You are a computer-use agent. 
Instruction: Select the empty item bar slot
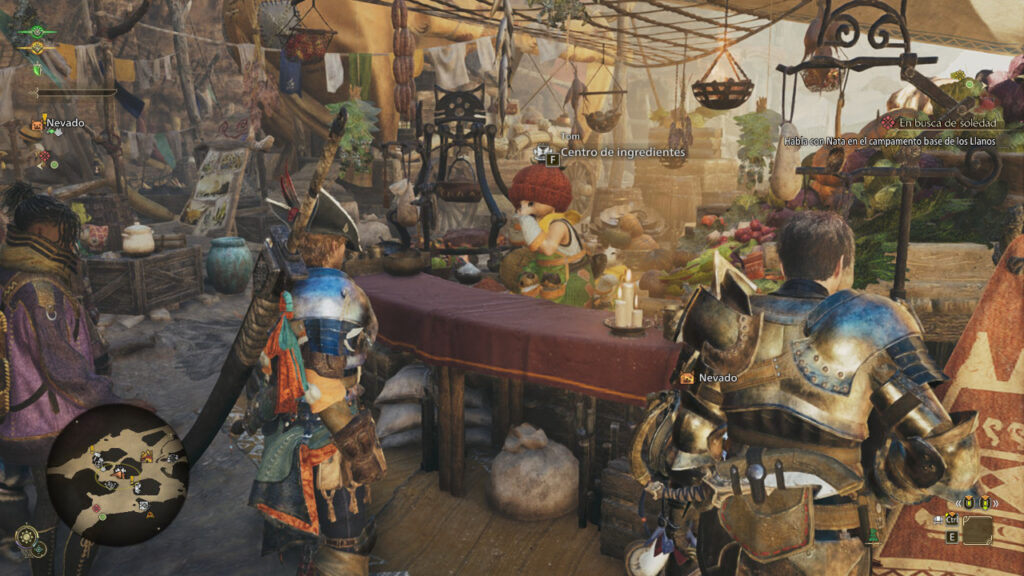(976, 529)
